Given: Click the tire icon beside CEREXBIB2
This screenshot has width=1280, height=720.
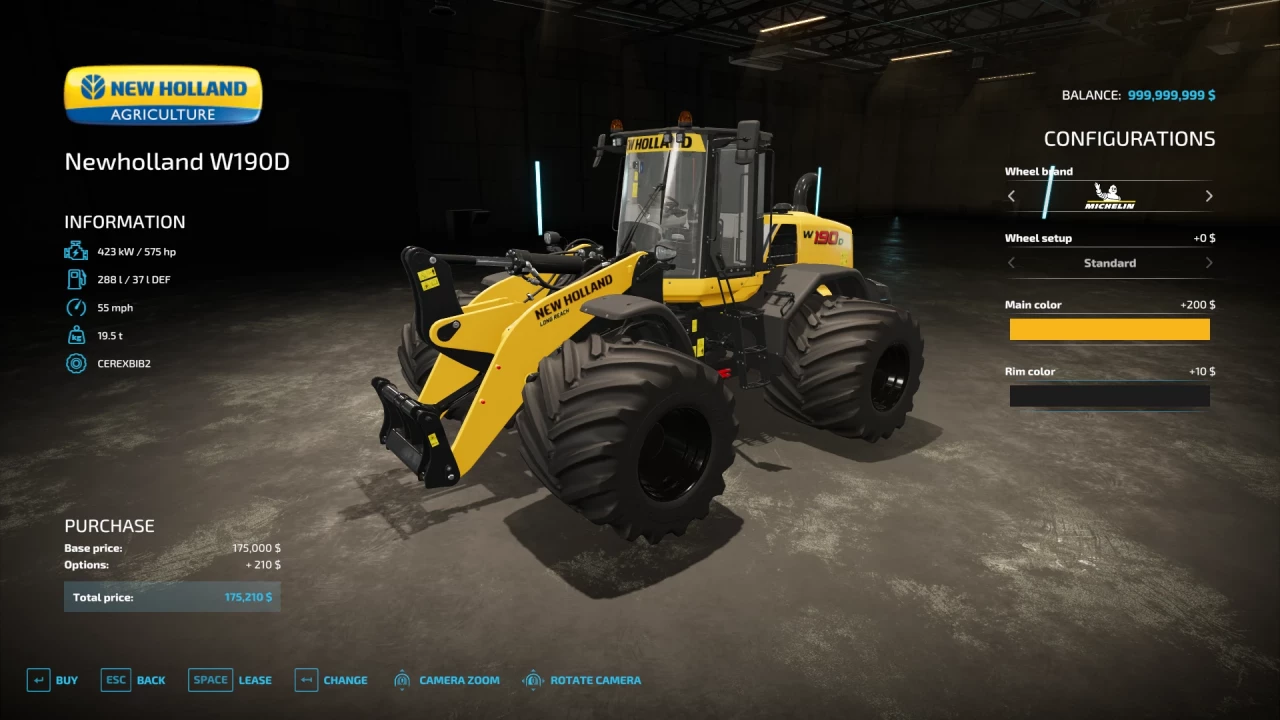Looking at the screenshot, I should [x=76, y=363].
